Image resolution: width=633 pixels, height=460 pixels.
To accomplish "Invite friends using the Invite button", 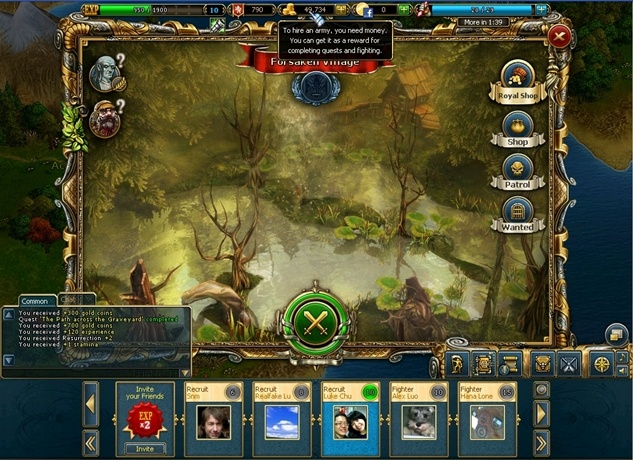I will coord(146,449).
